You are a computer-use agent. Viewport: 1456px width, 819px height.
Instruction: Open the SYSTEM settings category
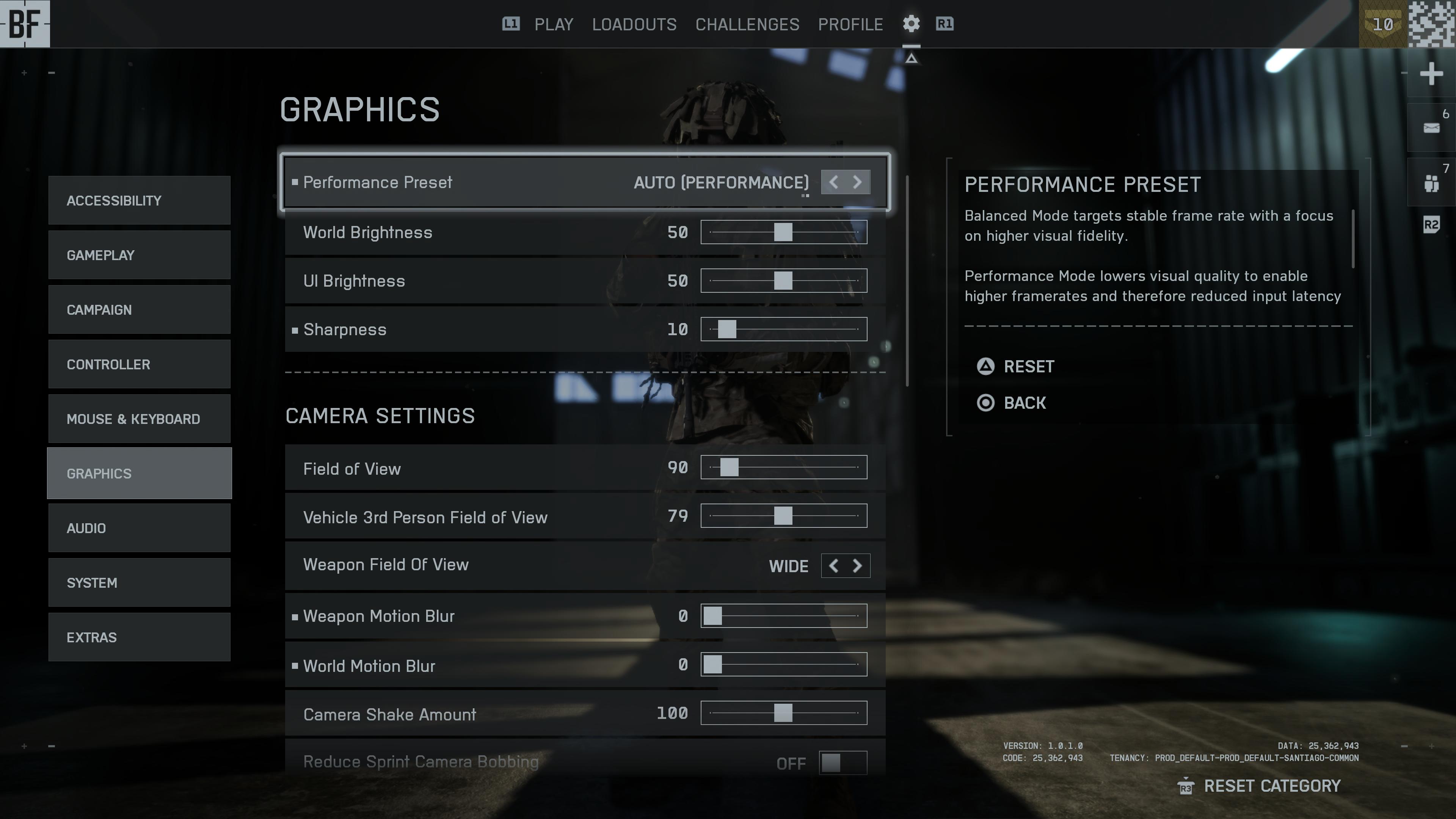[139, 583]
